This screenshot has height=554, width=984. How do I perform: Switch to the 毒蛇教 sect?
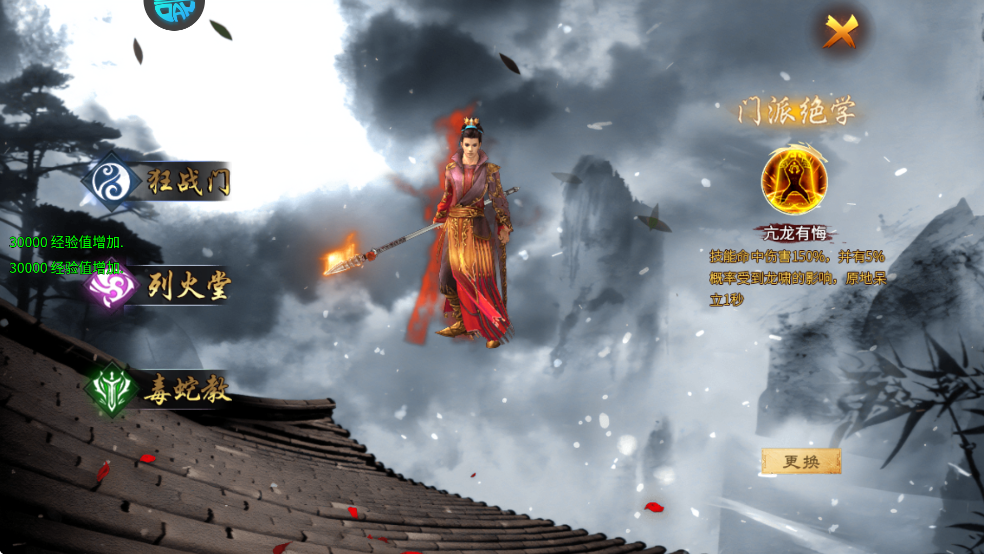pos(160,389)
